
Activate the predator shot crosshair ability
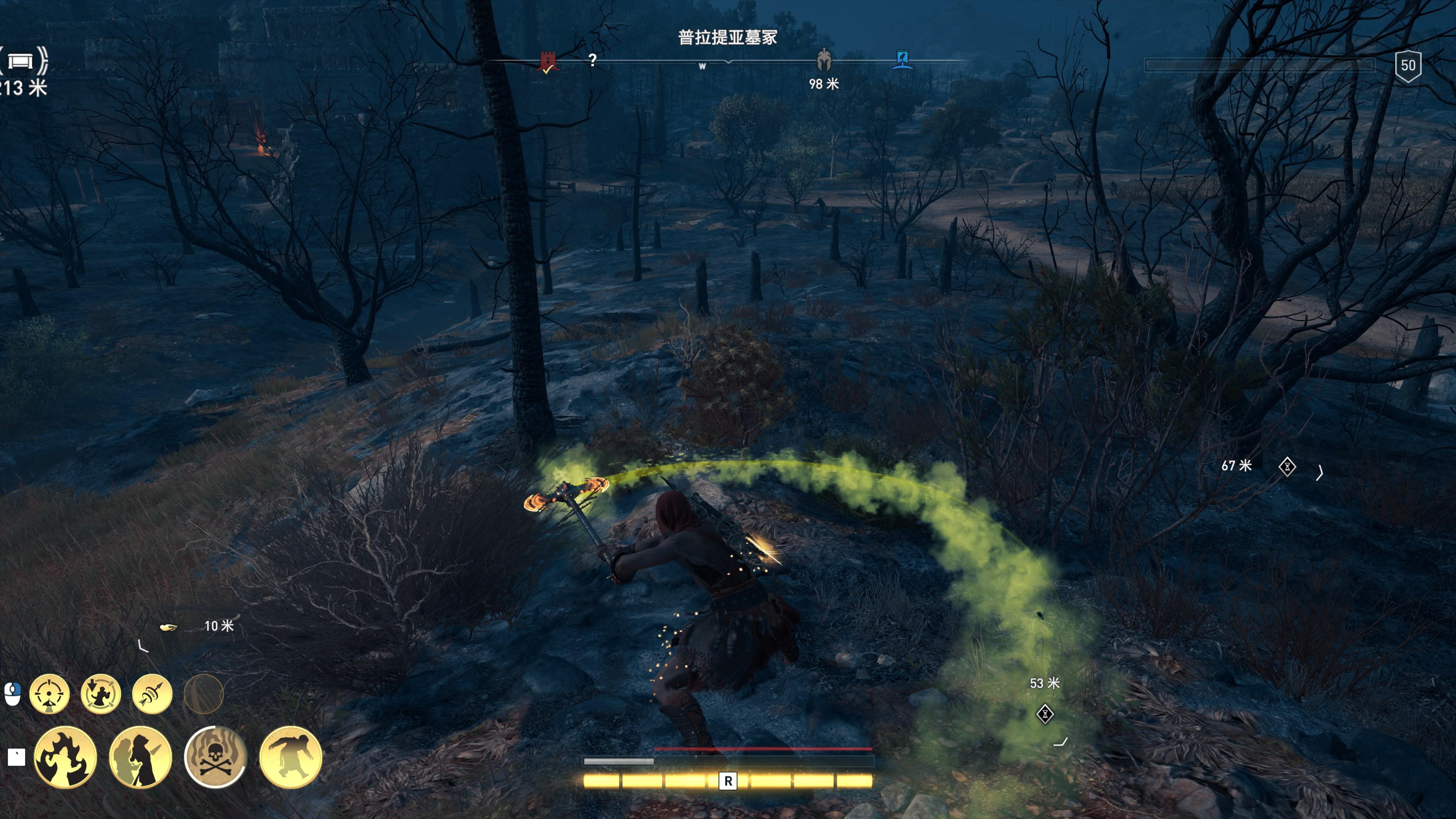point(49,693)
